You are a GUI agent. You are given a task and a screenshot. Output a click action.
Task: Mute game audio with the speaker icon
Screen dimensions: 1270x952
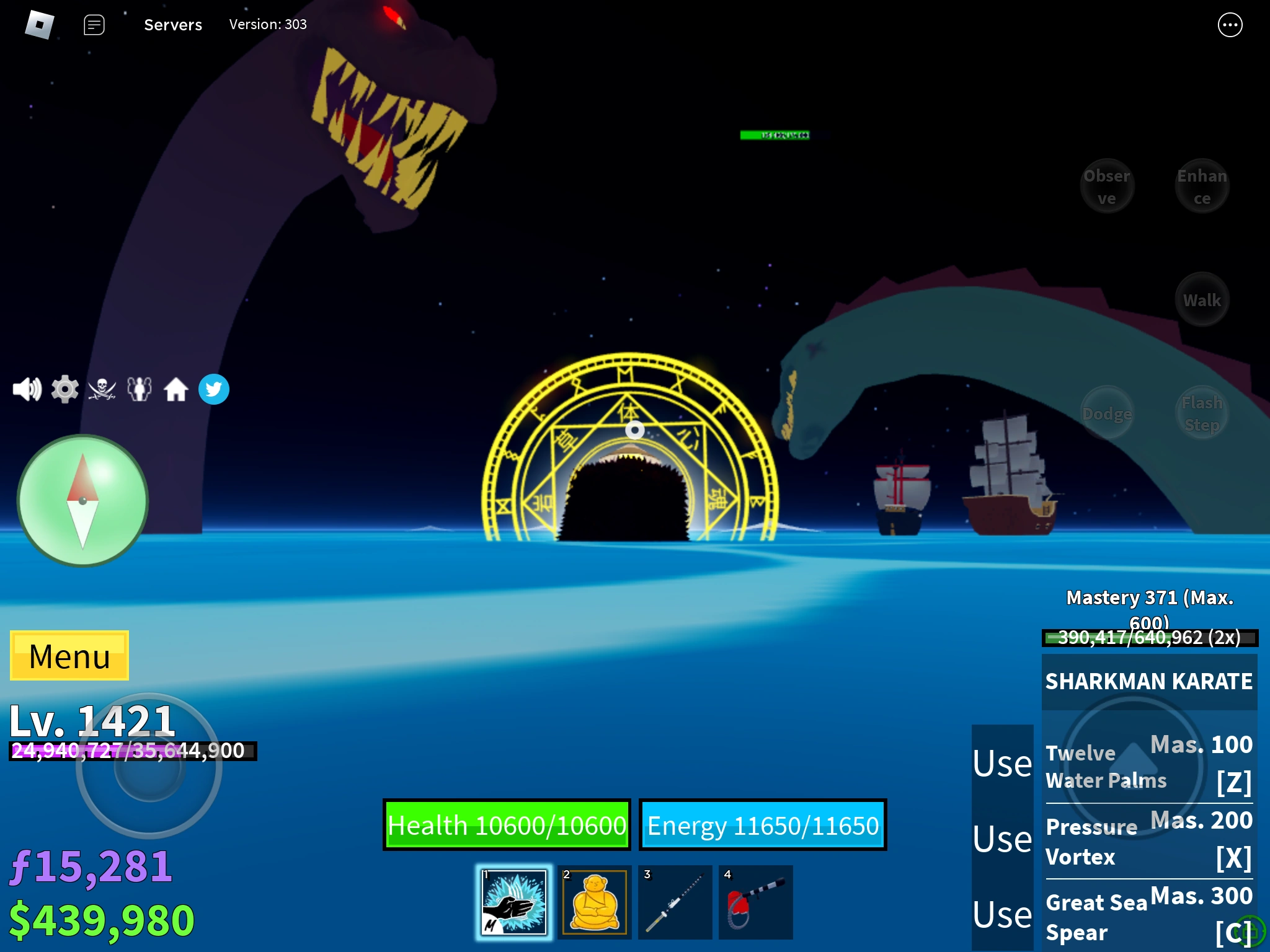(27, 389)
